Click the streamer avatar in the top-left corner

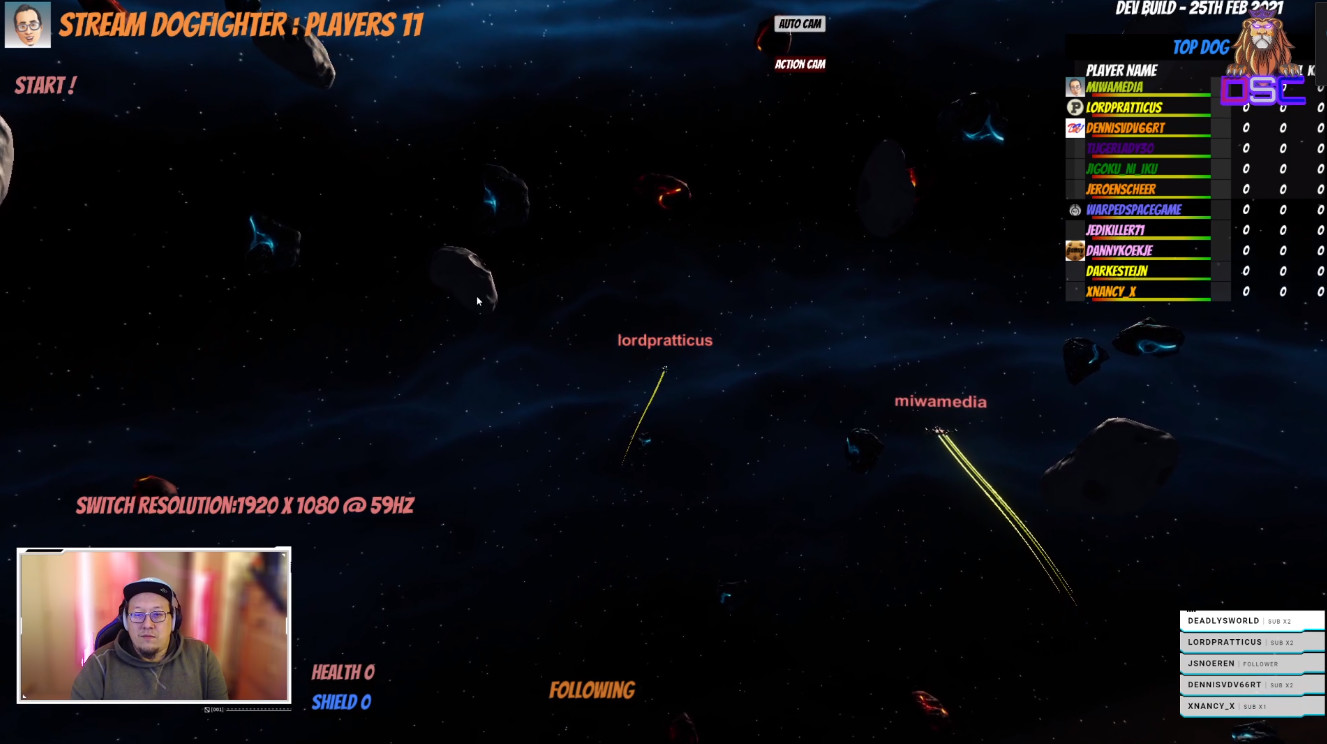point(29,25)
